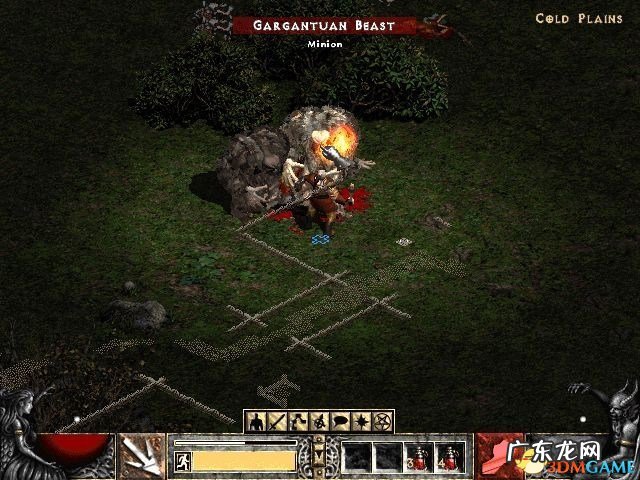The height and width of the screenshot is (480, 640).
Task: Open the party screen icon
Action: (318, 422)
